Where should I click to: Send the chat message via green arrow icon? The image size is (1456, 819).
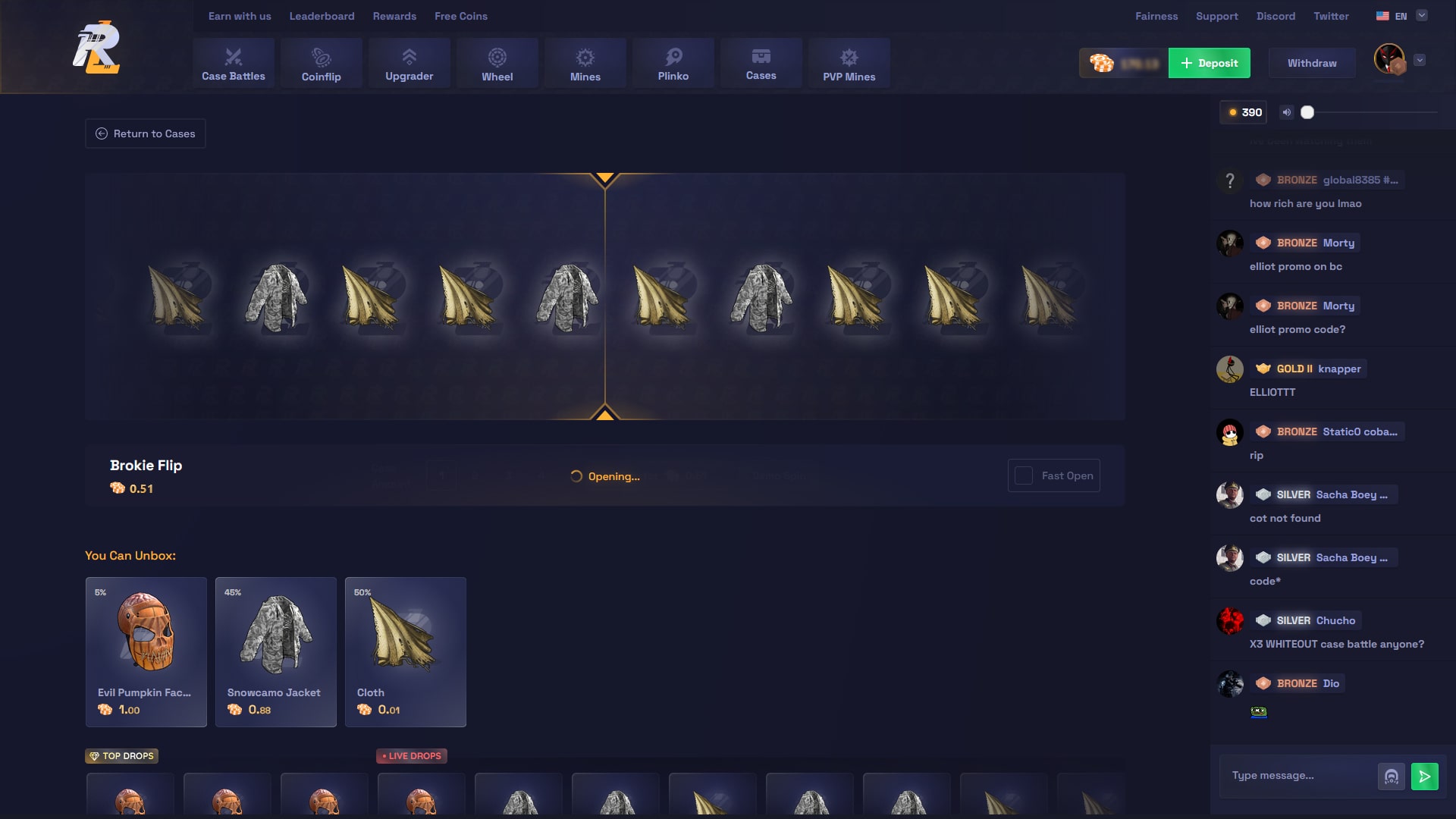[x=1426, y=776]
